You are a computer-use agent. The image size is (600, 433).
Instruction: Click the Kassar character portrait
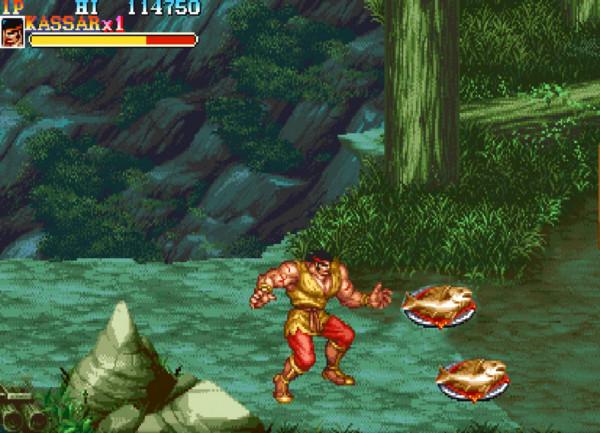tap(13, 32)
